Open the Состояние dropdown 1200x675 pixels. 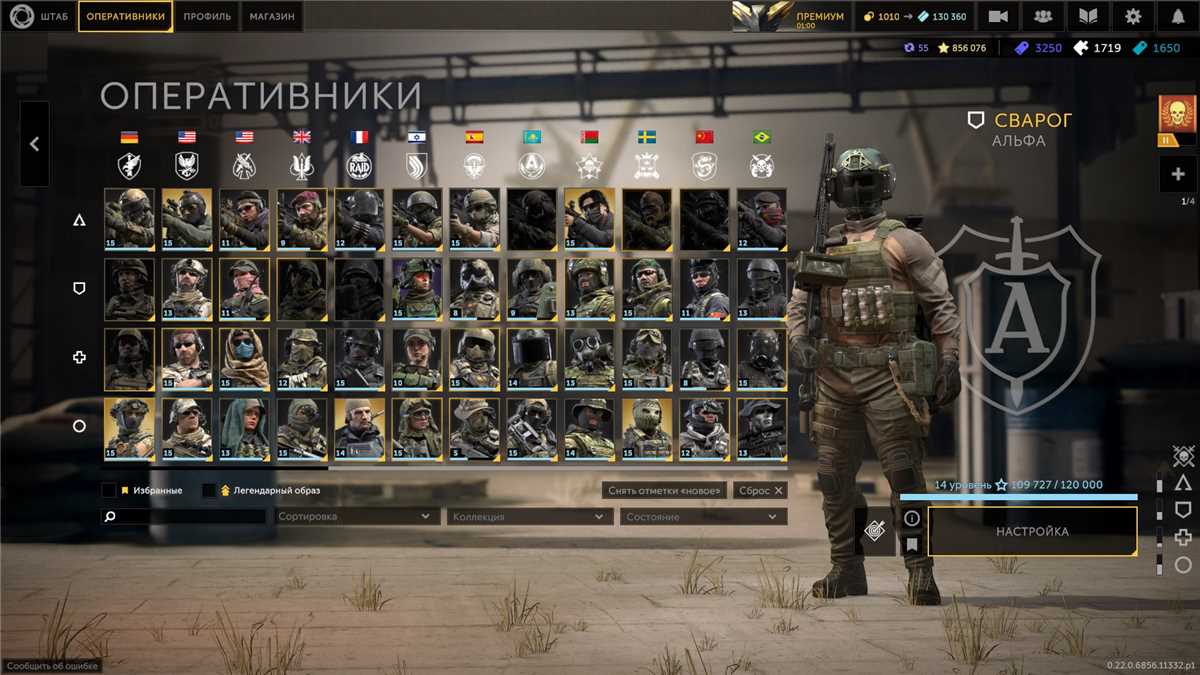703,517
